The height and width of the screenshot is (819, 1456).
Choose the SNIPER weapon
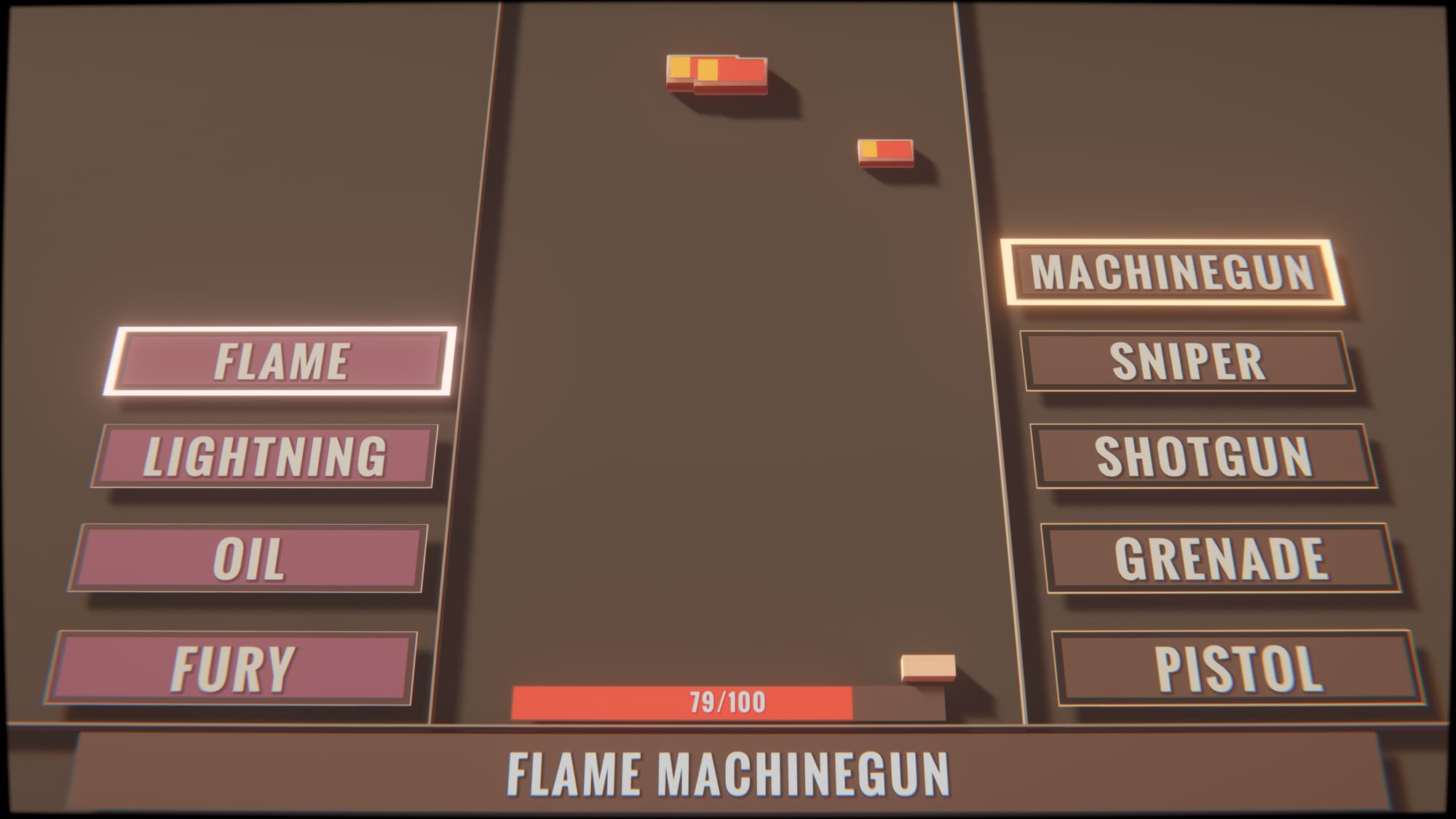1188,361
